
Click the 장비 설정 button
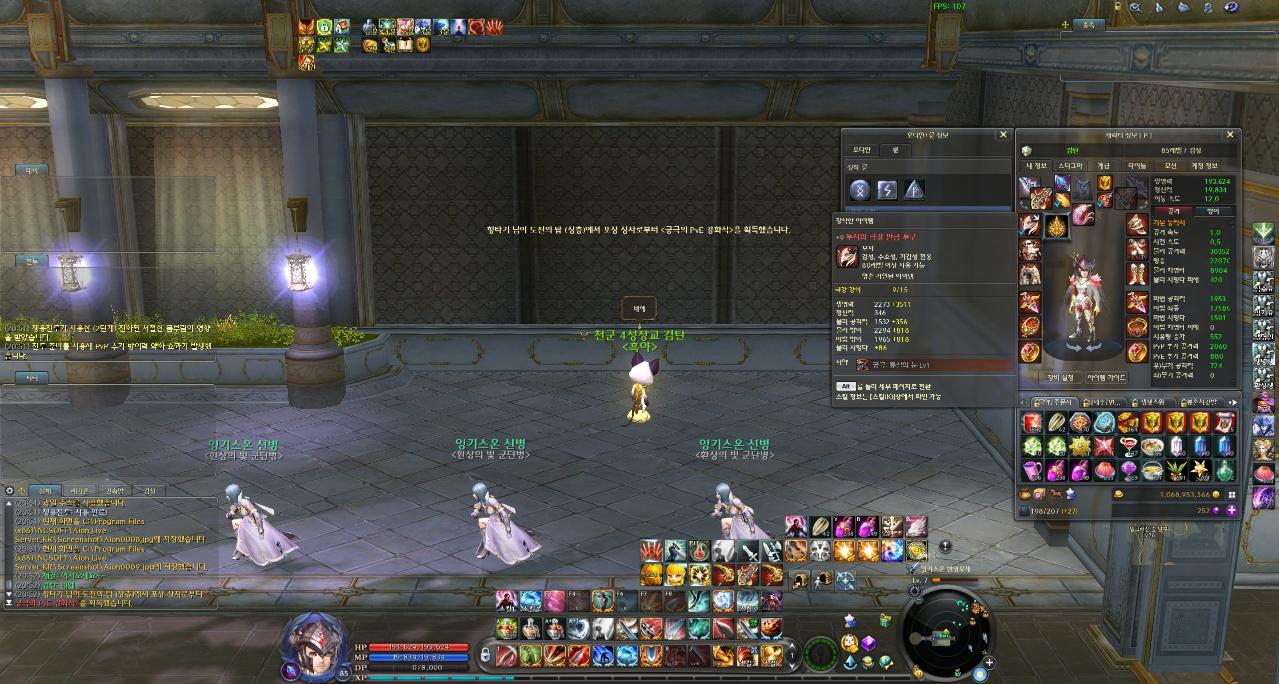point(1059,377)
